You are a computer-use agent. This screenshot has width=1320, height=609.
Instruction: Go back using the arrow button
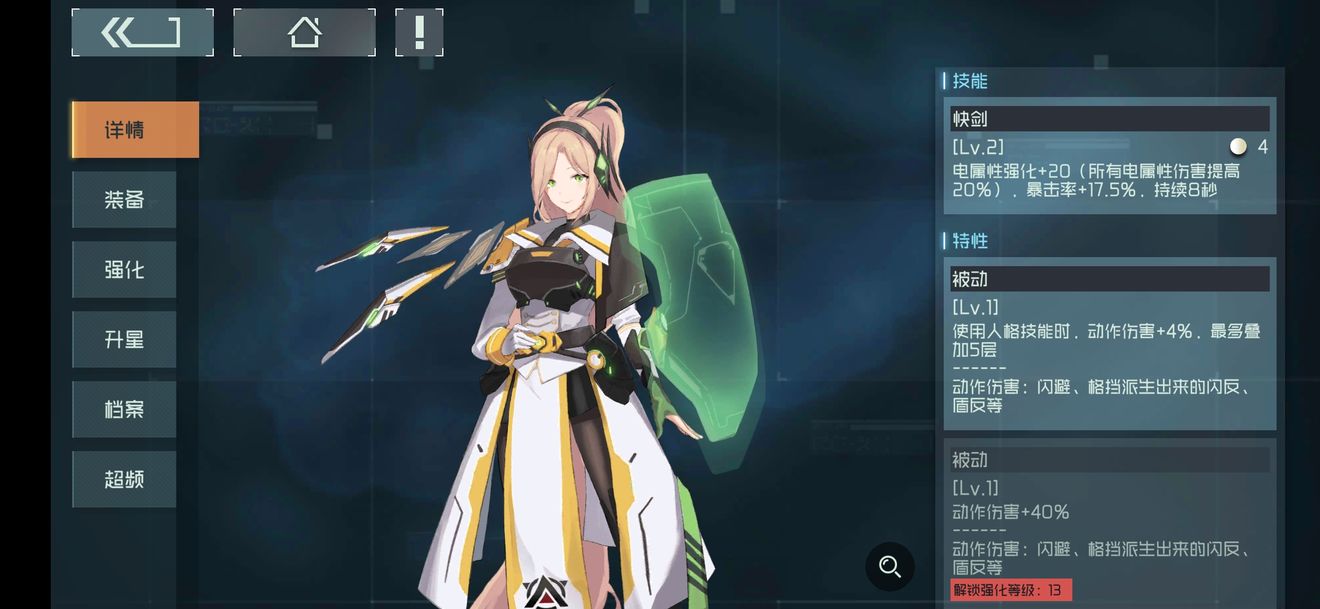(x=142, y=33)
